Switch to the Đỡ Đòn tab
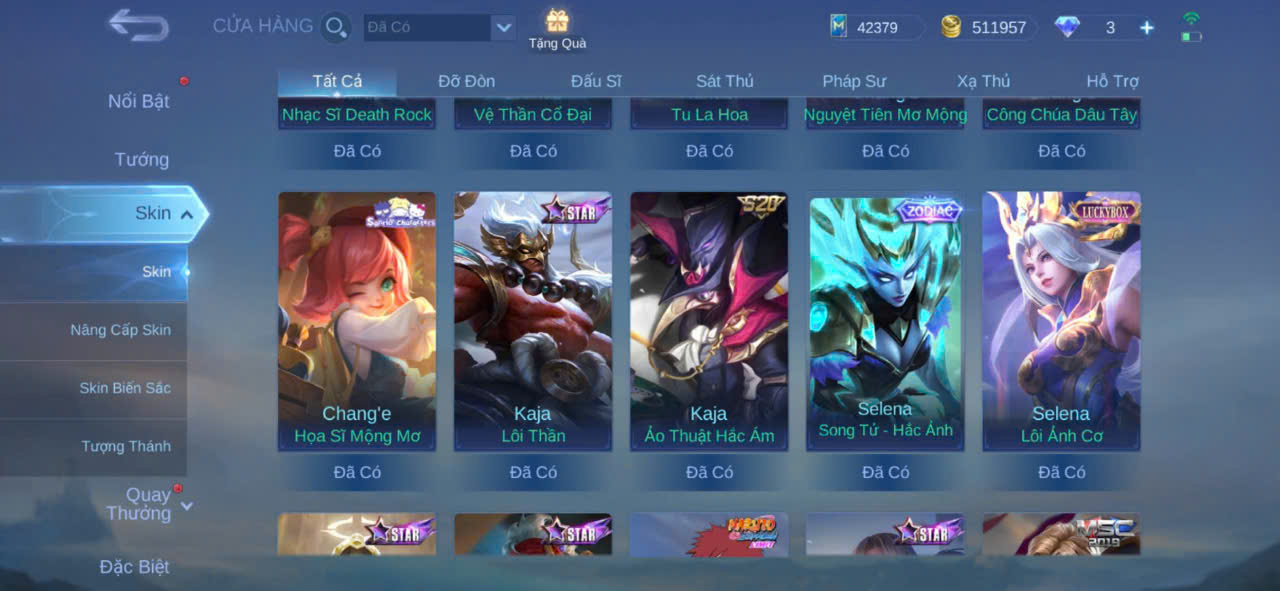The width and height of the screenshot is (1280, 591). point(466,81)
